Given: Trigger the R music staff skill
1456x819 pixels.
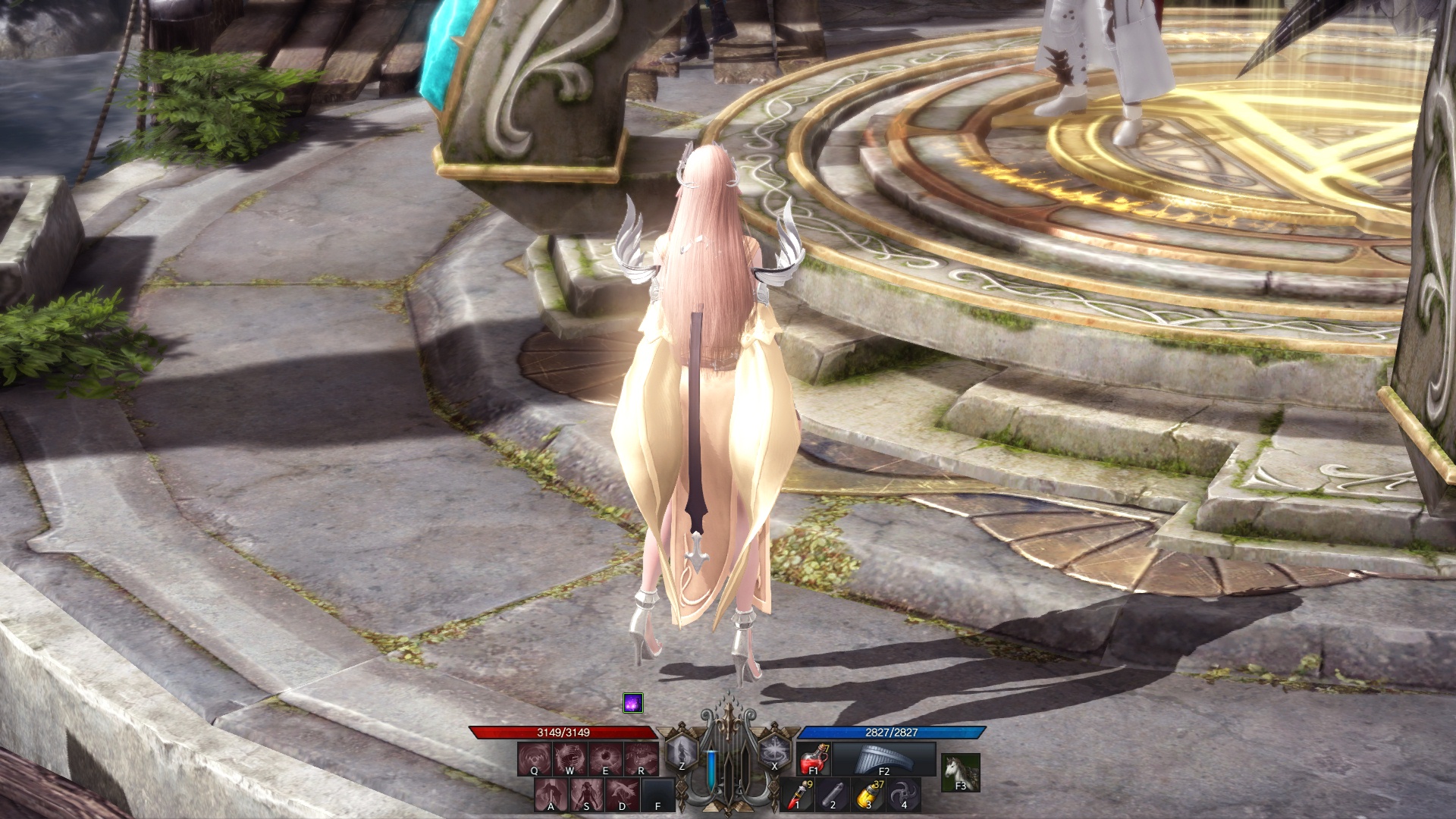Looking at the screenshot, I should point(641,758).
